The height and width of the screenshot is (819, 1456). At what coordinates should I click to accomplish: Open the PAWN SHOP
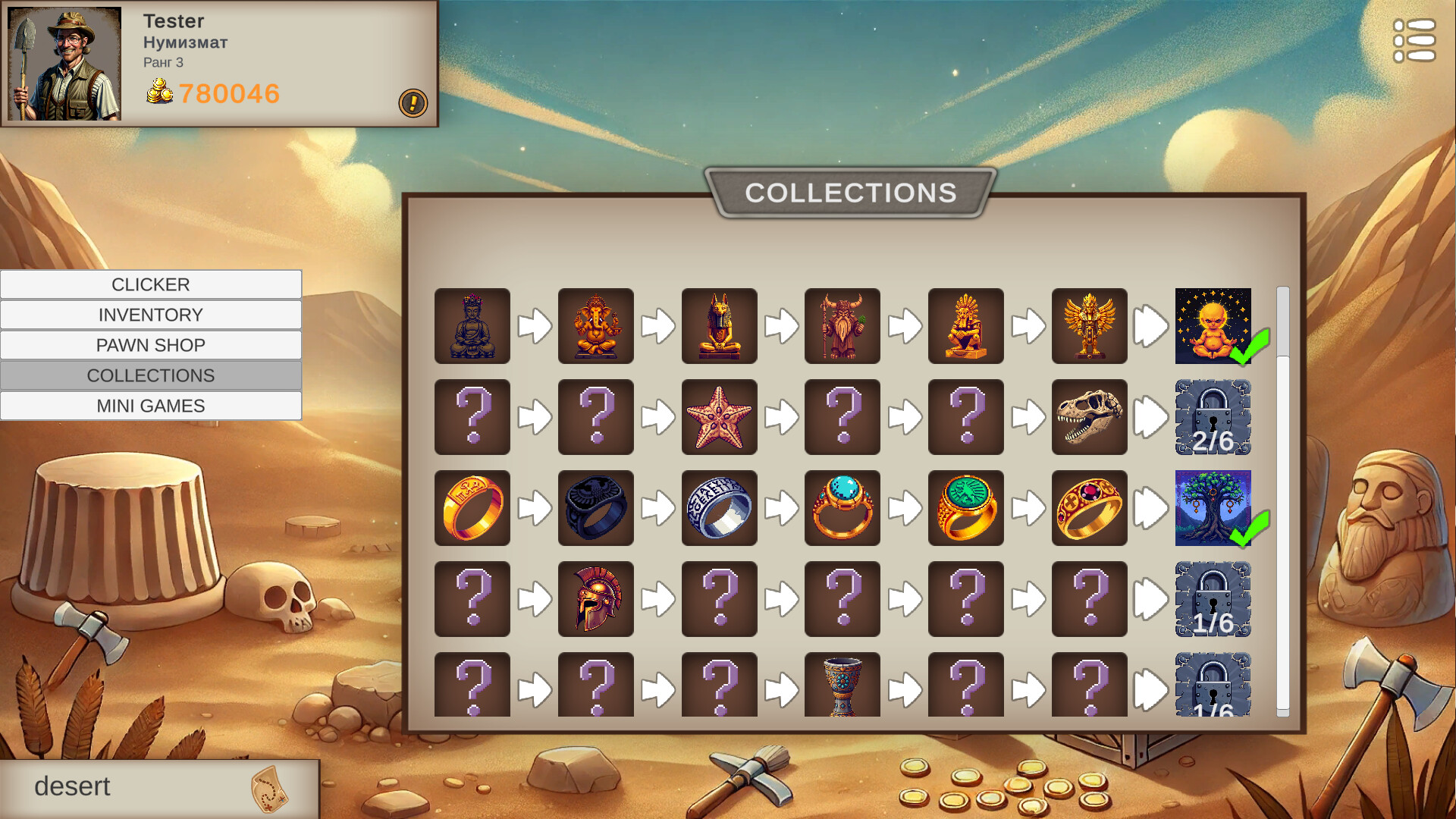[151, 344]
